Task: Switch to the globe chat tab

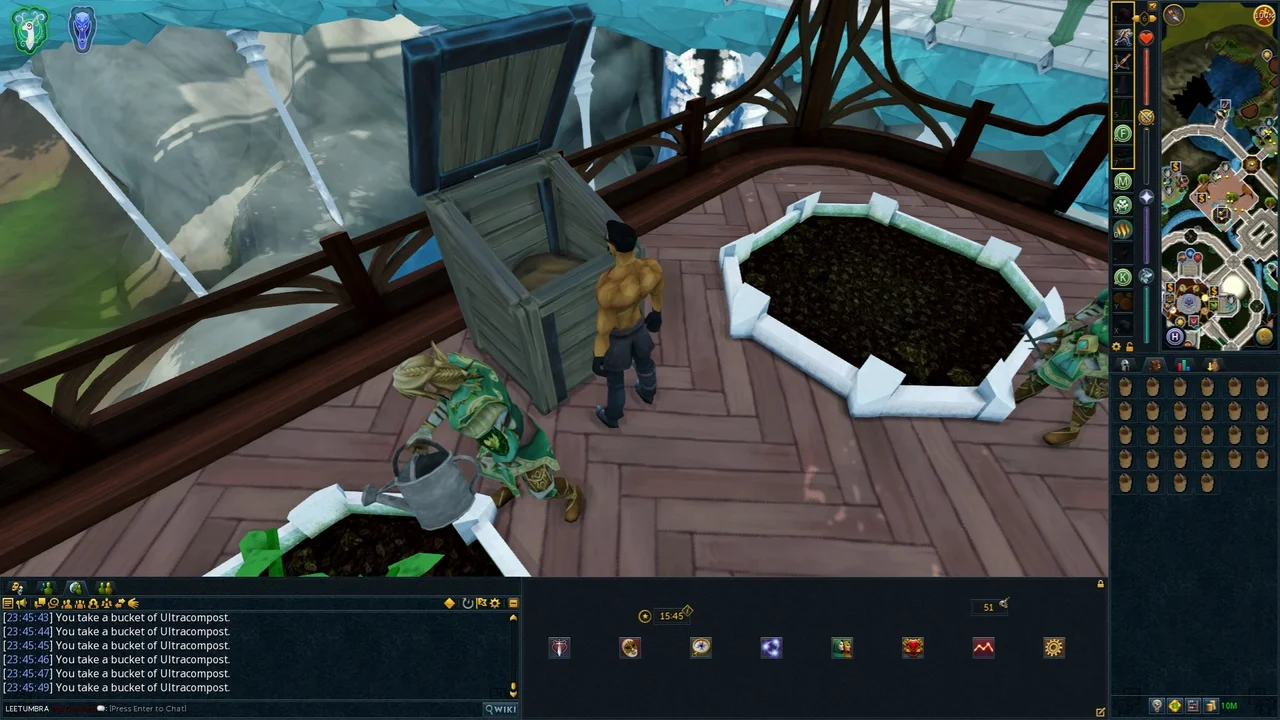Action: [75, 588]
